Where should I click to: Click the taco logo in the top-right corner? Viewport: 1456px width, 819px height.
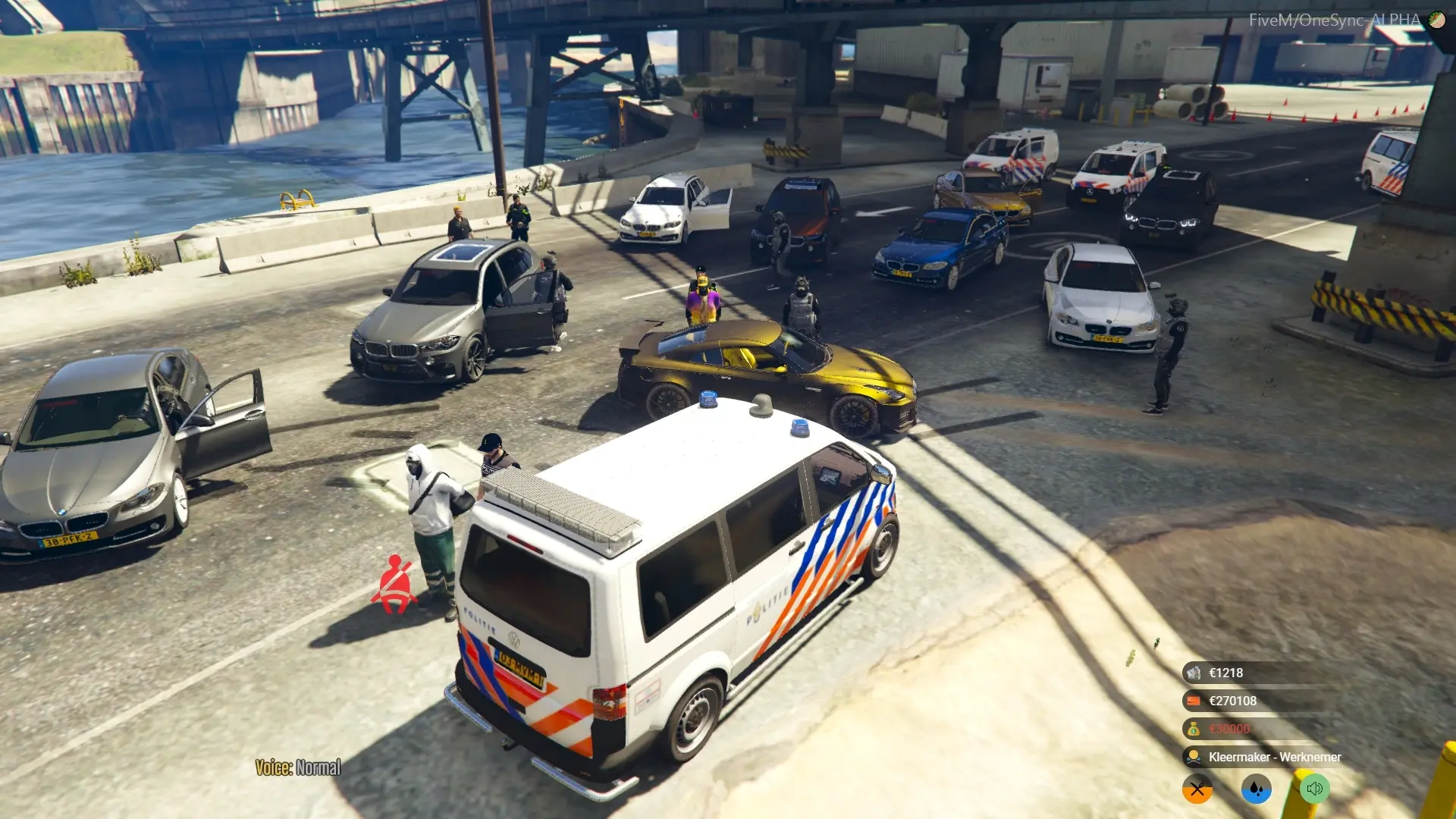[x=1437, y=20]
